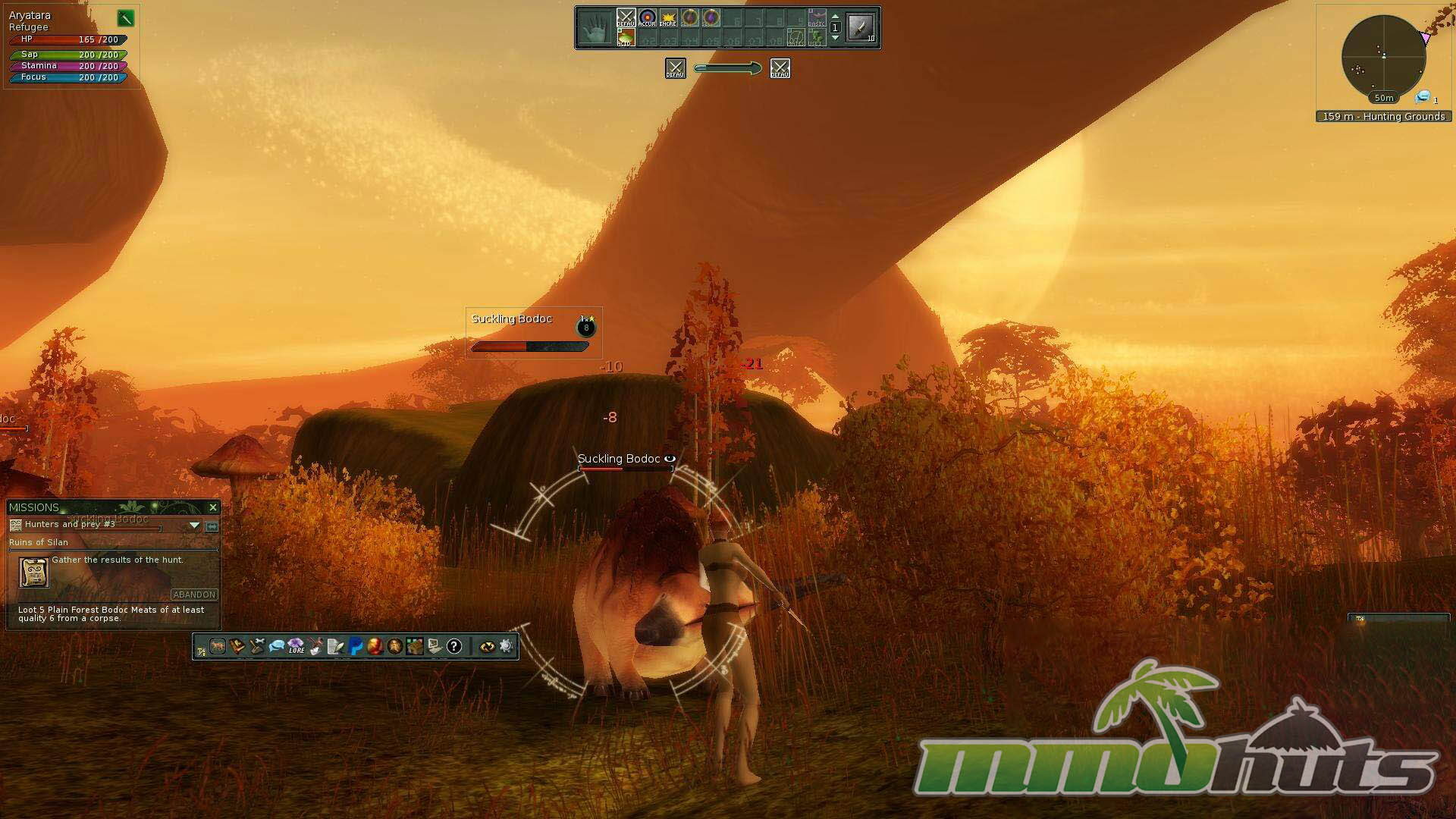Open the chat bubble notification beside the radar
Viewport: 1456px width, 819px height.
tap(1423, 97)
